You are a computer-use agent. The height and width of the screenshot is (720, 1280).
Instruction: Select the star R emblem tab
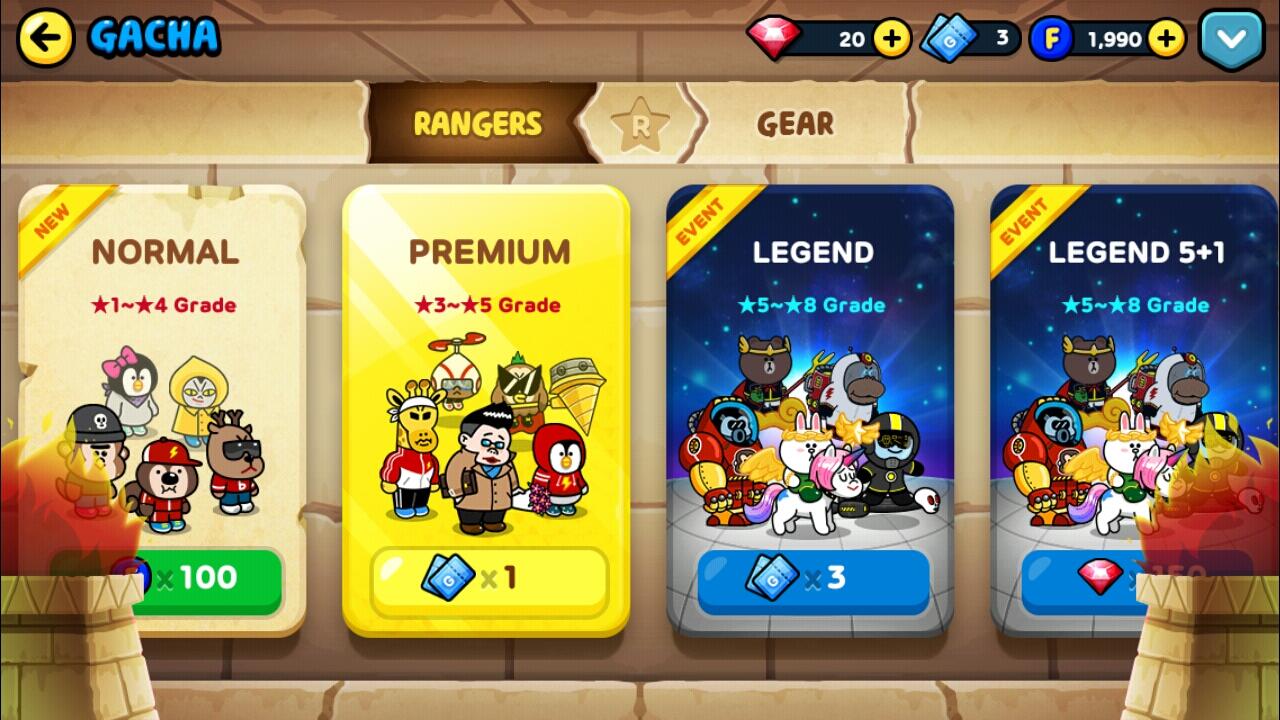(640, 126)
